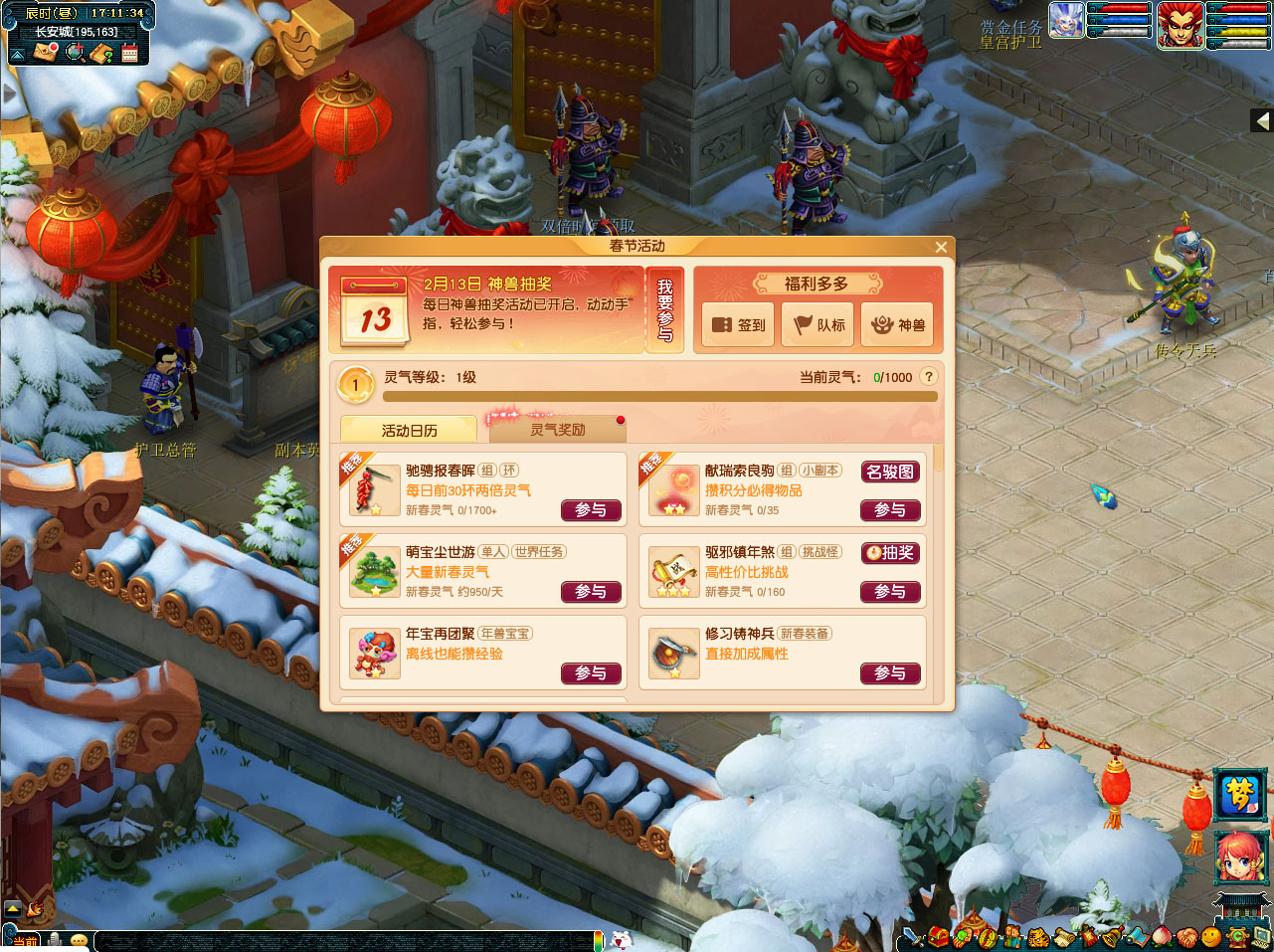Switch to the 灵气奖励 tab

(557, 428)
